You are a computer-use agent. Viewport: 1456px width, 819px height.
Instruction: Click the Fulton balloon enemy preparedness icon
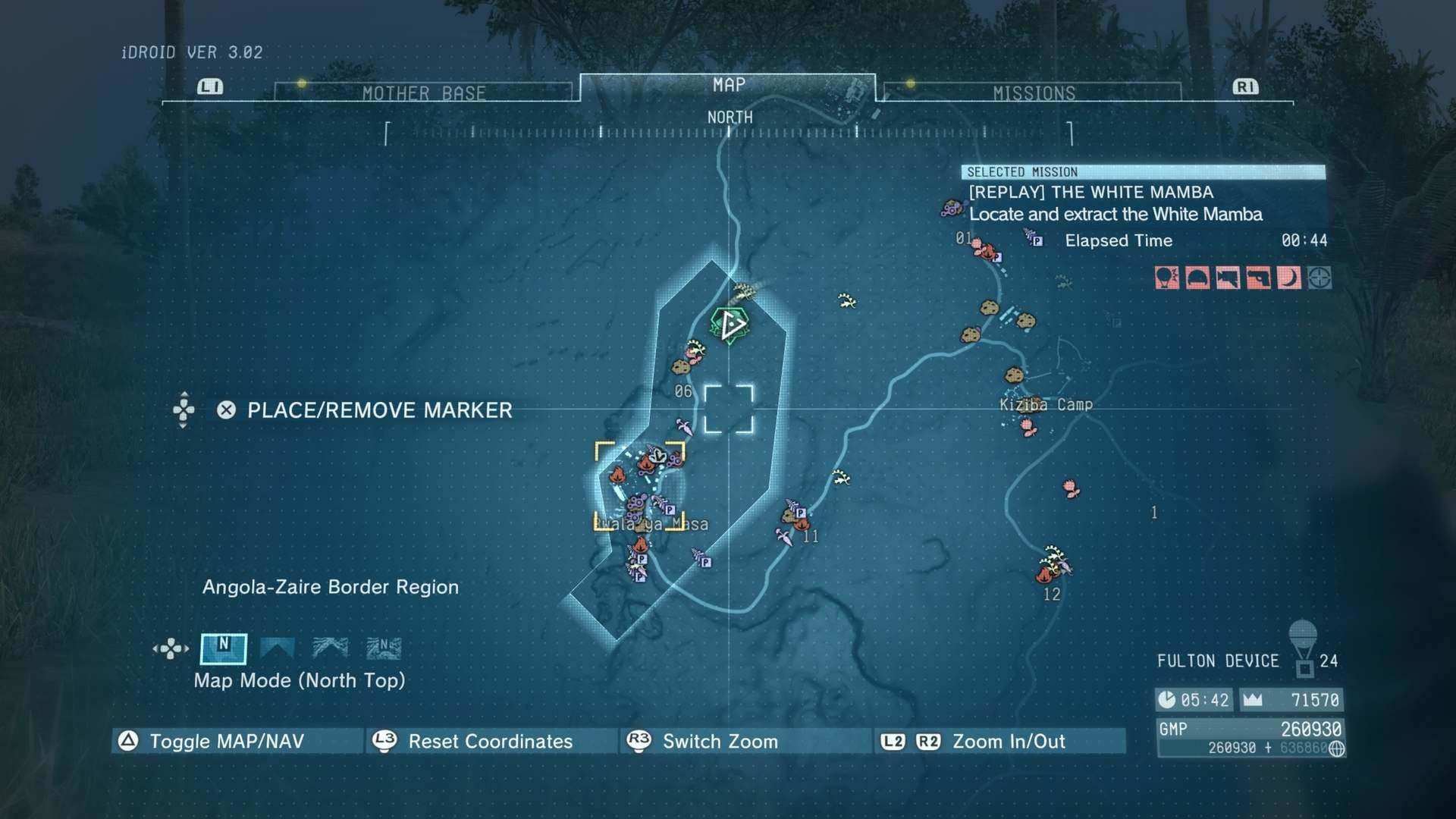pos(1167,278)
